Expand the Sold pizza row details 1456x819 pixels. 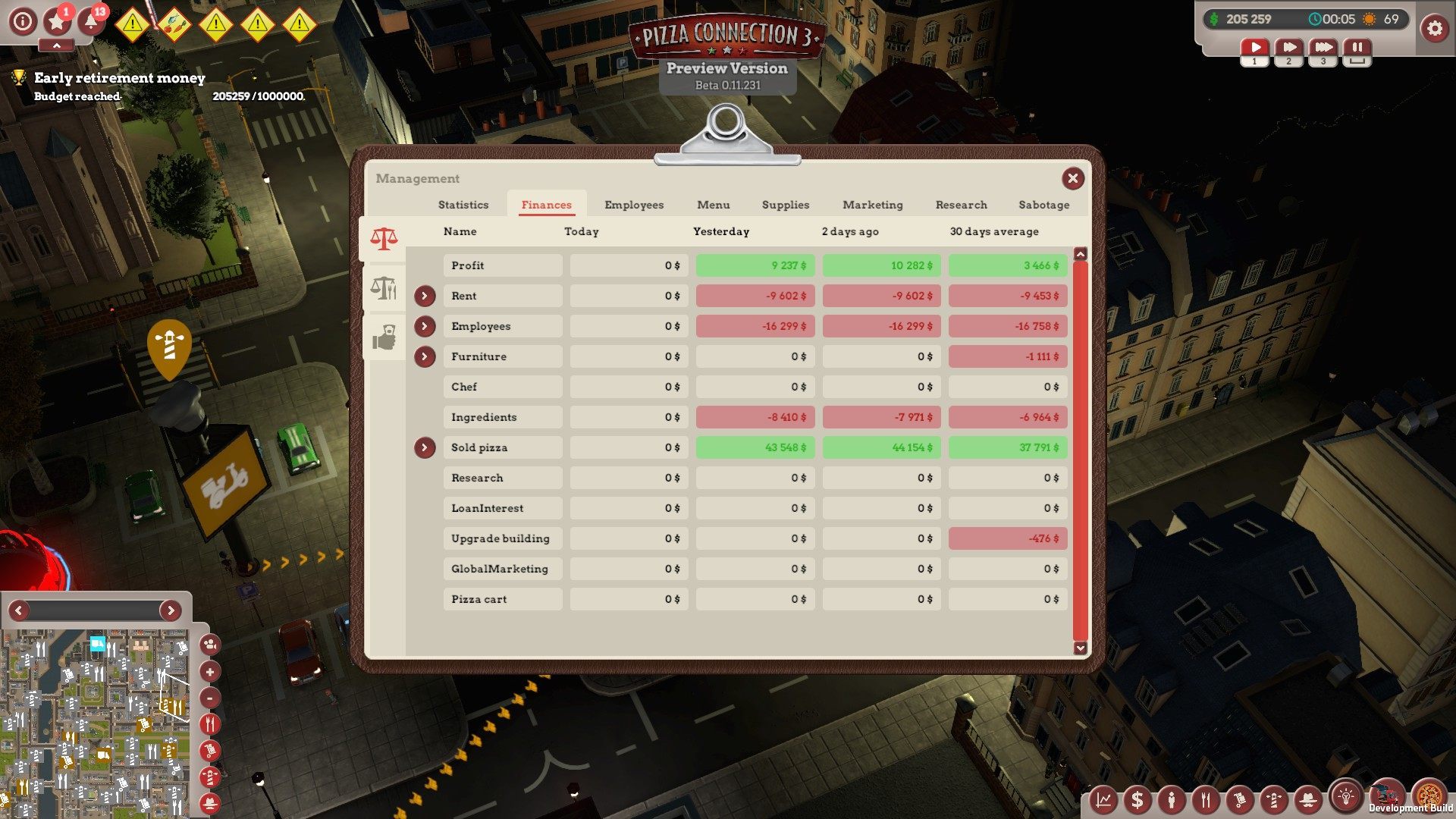coord(425,447)
